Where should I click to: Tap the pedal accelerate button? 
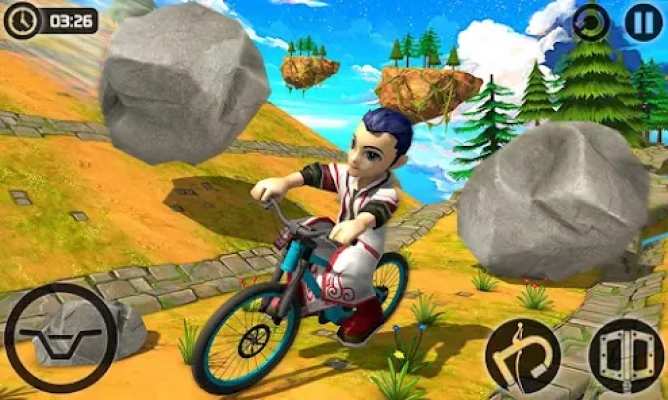click(x=625, y=355)
